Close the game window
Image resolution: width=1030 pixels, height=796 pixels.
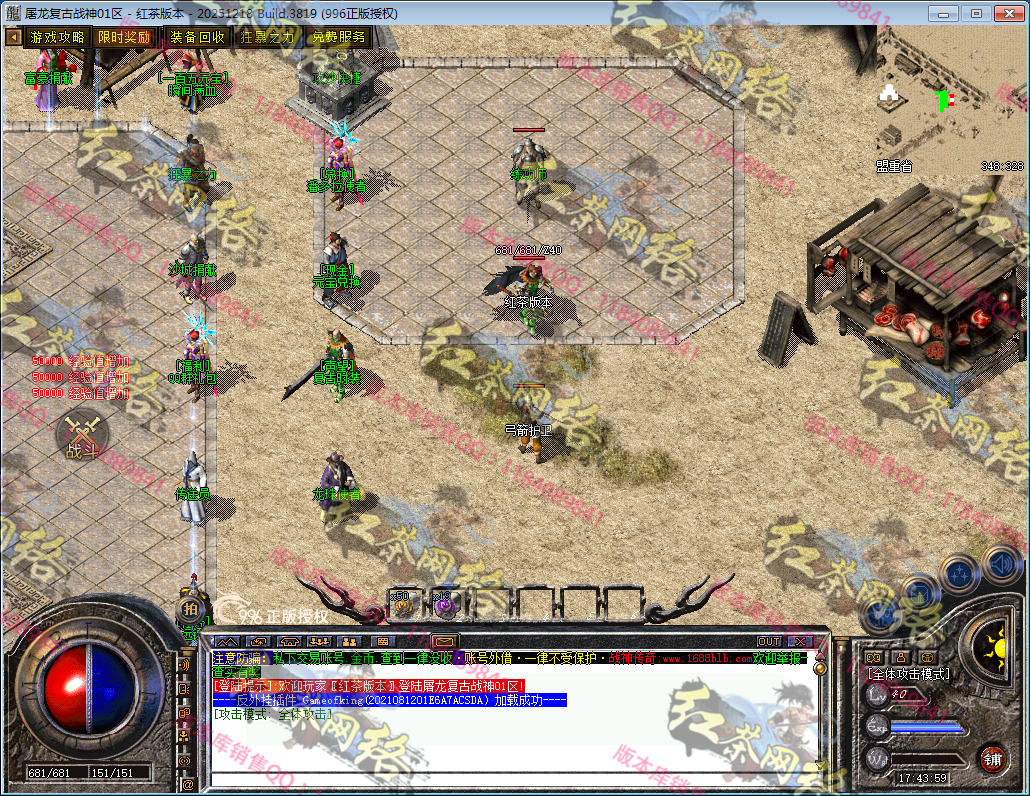pos(1008,13)
